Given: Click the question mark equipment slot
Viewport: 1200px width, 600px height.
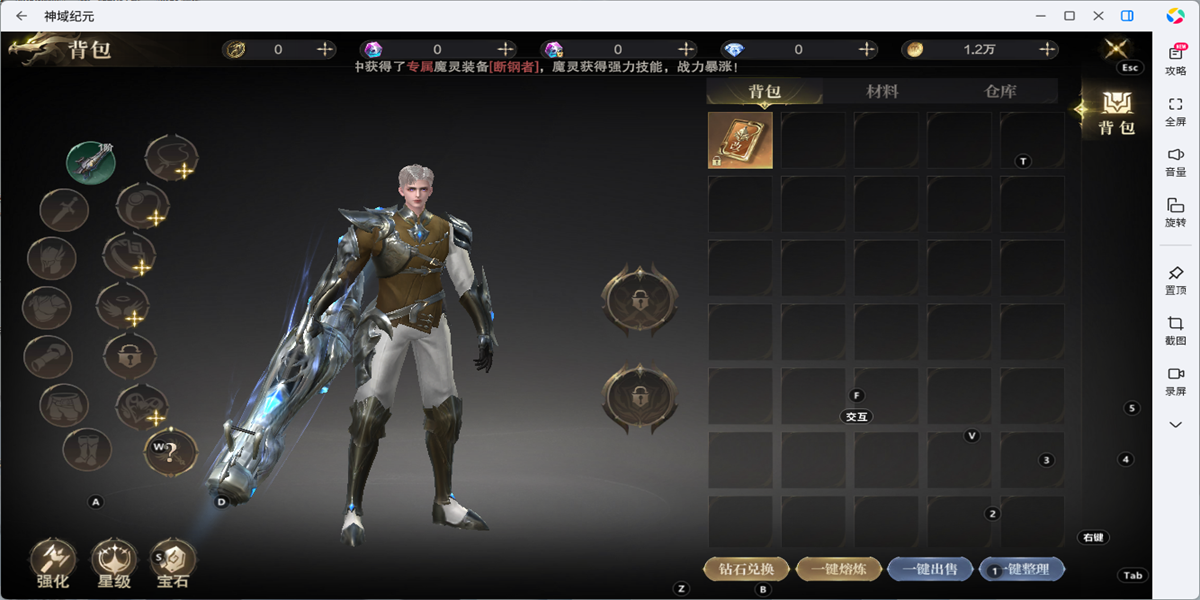Looking at the screenshot, I should tap(171, 452).
